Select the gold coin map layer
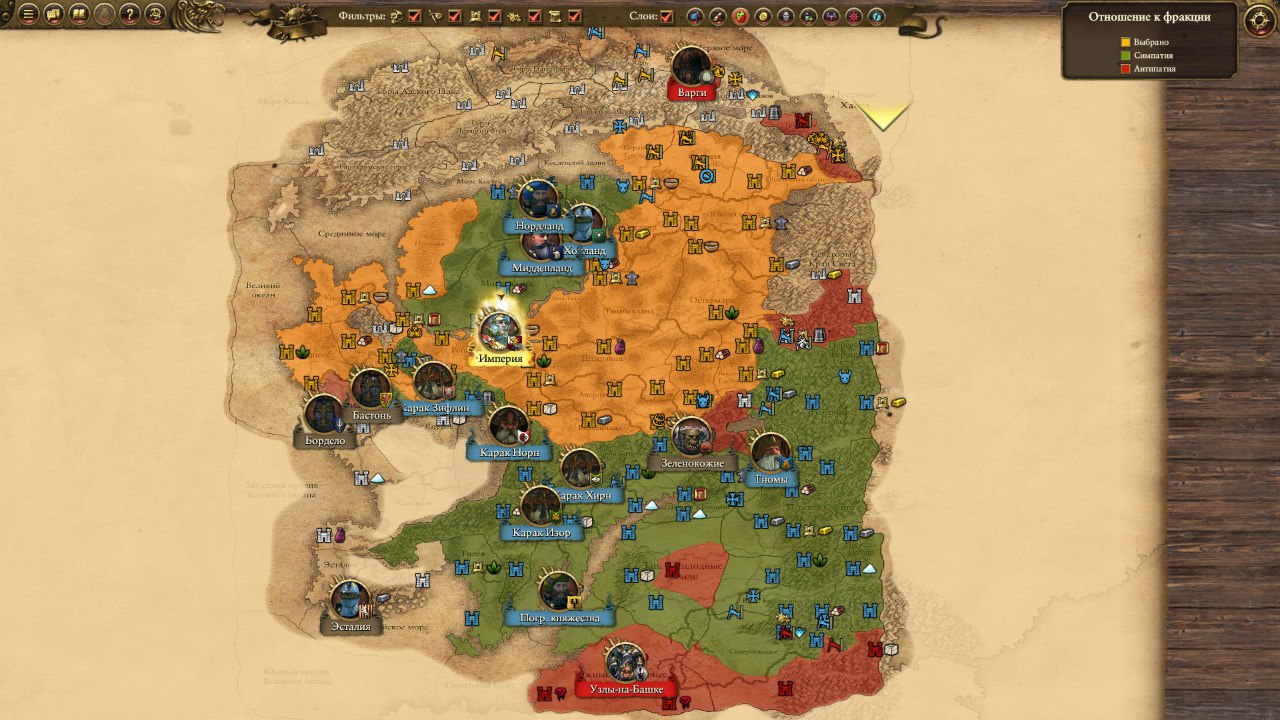 point(763,16)
